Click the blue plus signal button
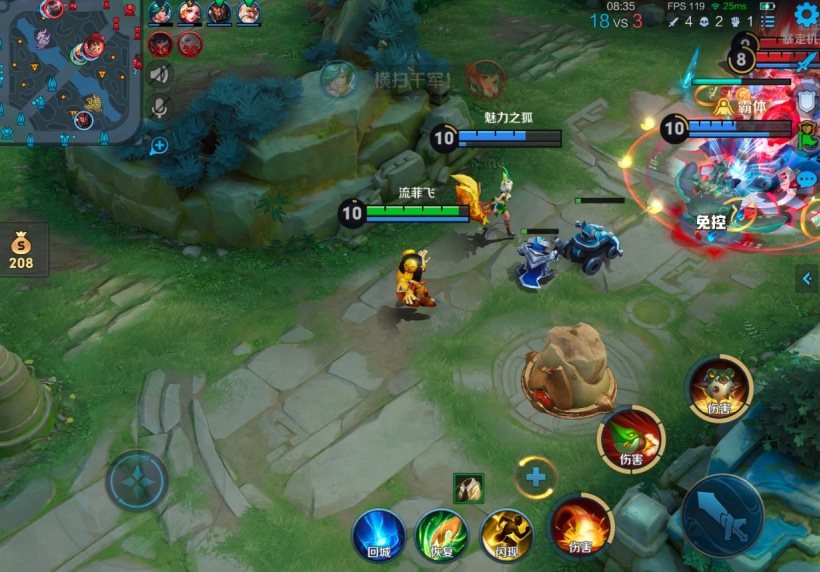This screenshot has width=820, height=572. [159, 145]
